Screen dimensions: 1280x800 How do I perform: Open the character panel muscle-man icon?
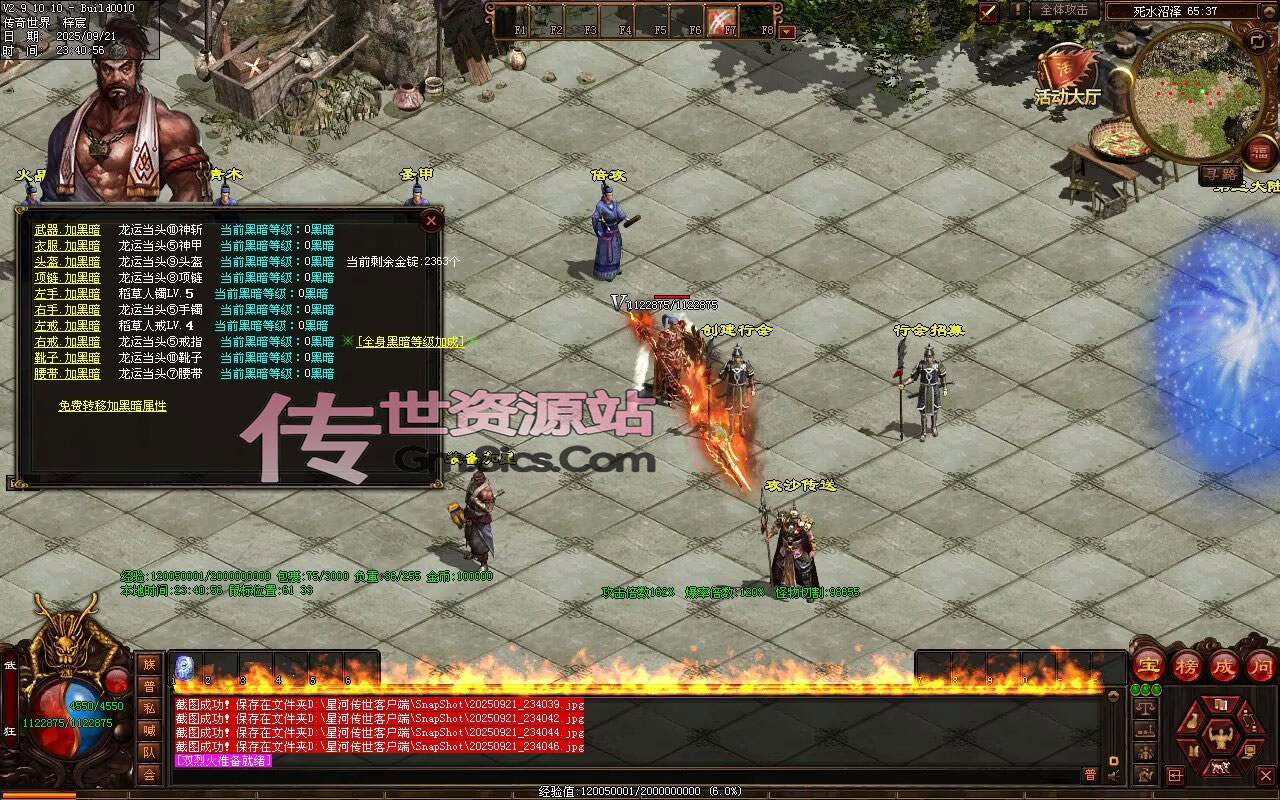click(x=1220, y=738)
